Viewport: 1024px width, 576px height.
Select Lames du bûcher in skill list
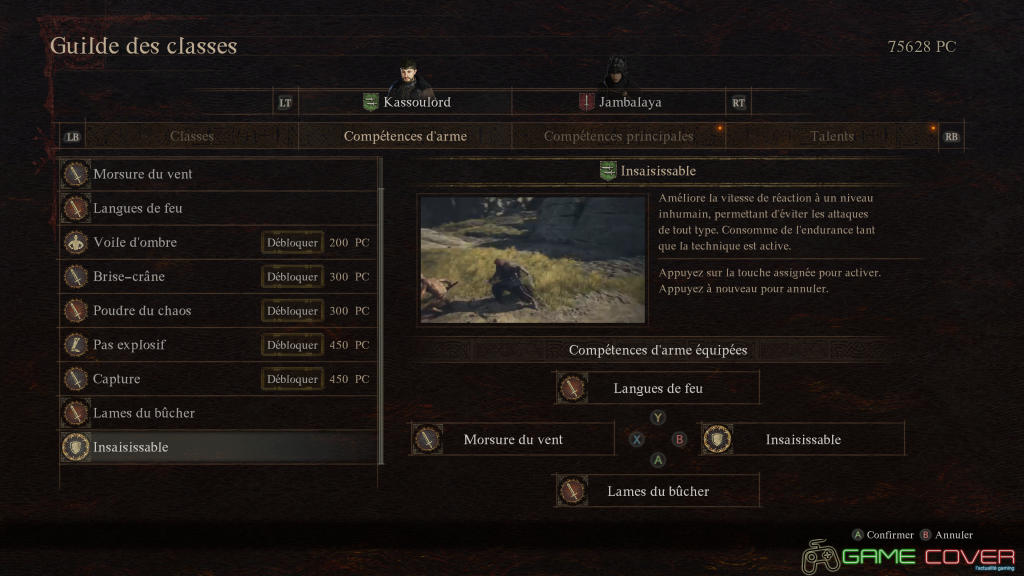point(218,413)
